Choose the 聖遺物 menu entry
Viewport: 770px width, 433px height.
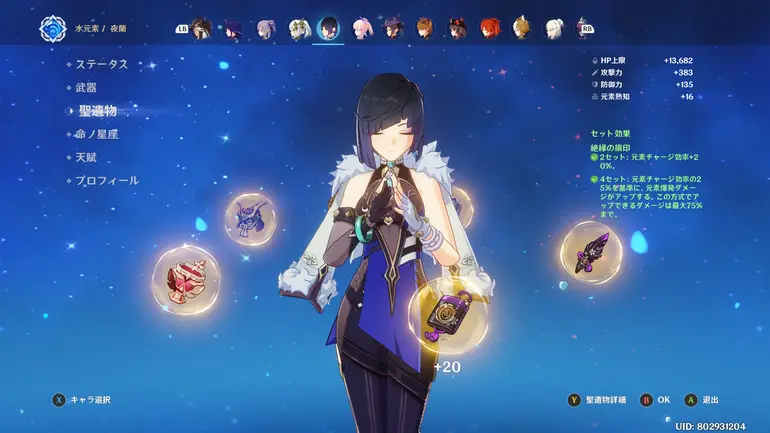(x=98, y=111)
